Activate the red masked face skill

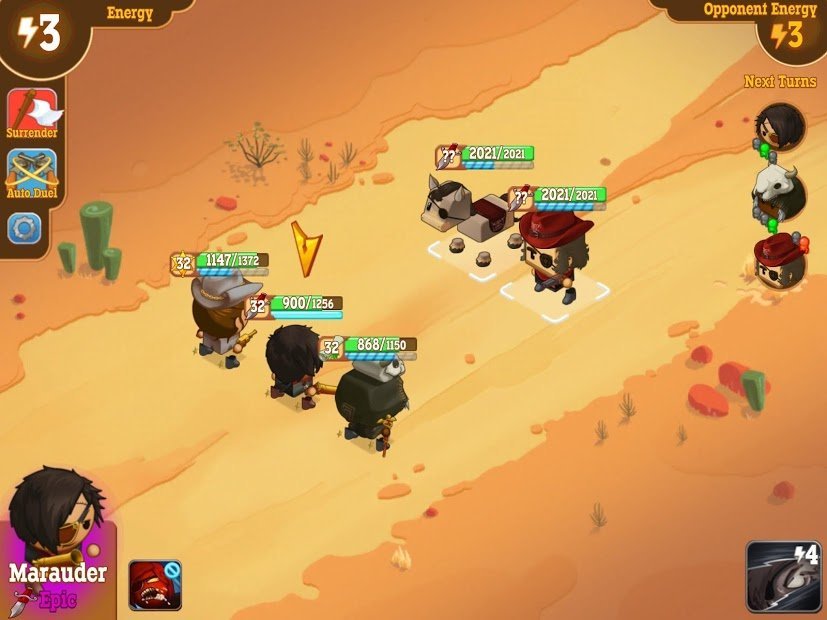pos(155,585)
